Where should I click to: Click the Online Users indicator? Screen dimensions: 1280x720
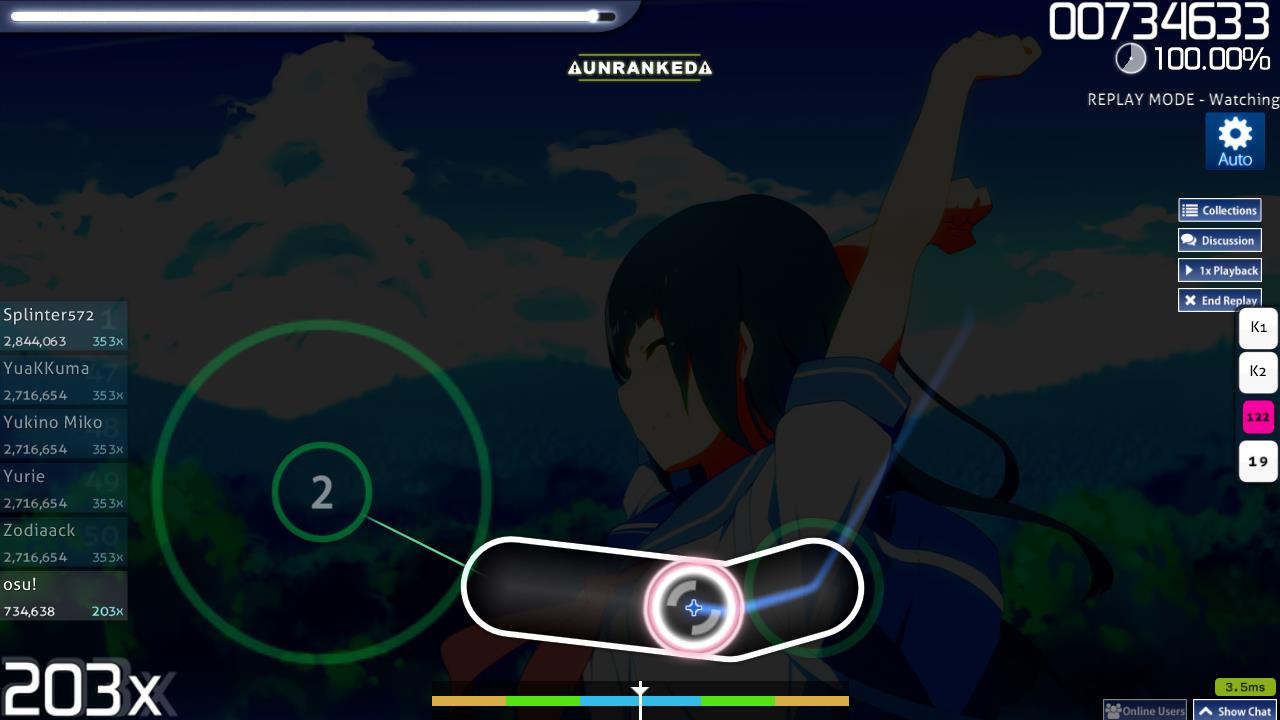click(1144, 708)
